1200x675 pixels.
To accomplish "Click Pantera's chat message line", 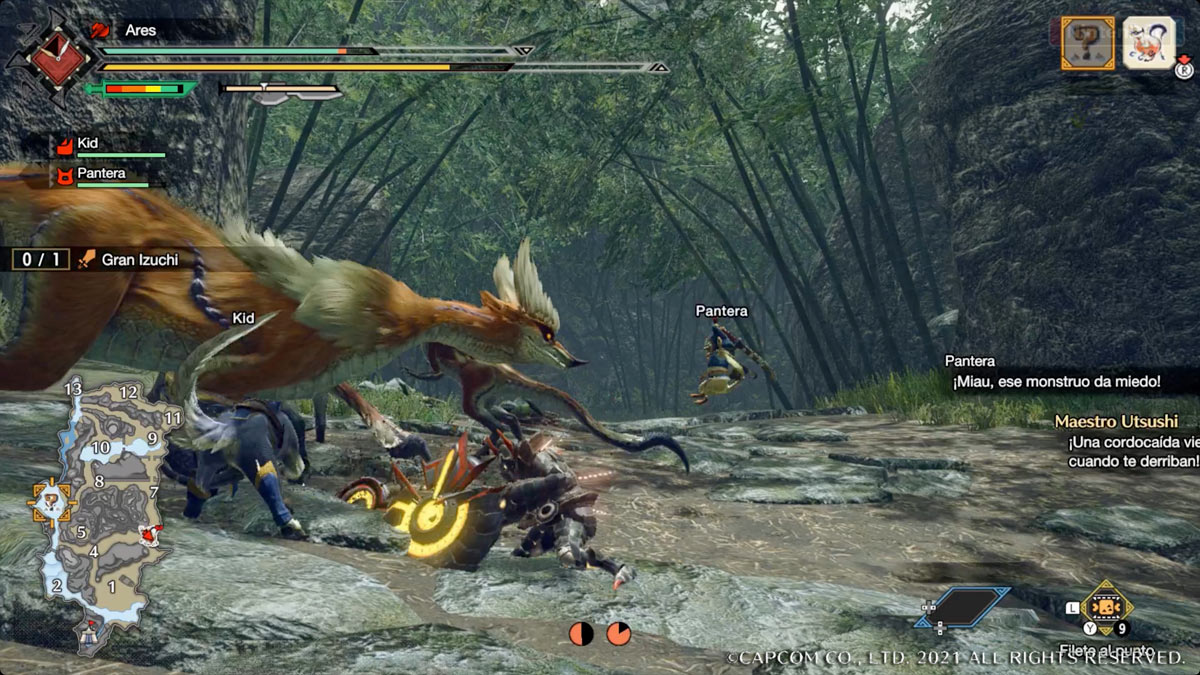I will tap(1055, 381).
